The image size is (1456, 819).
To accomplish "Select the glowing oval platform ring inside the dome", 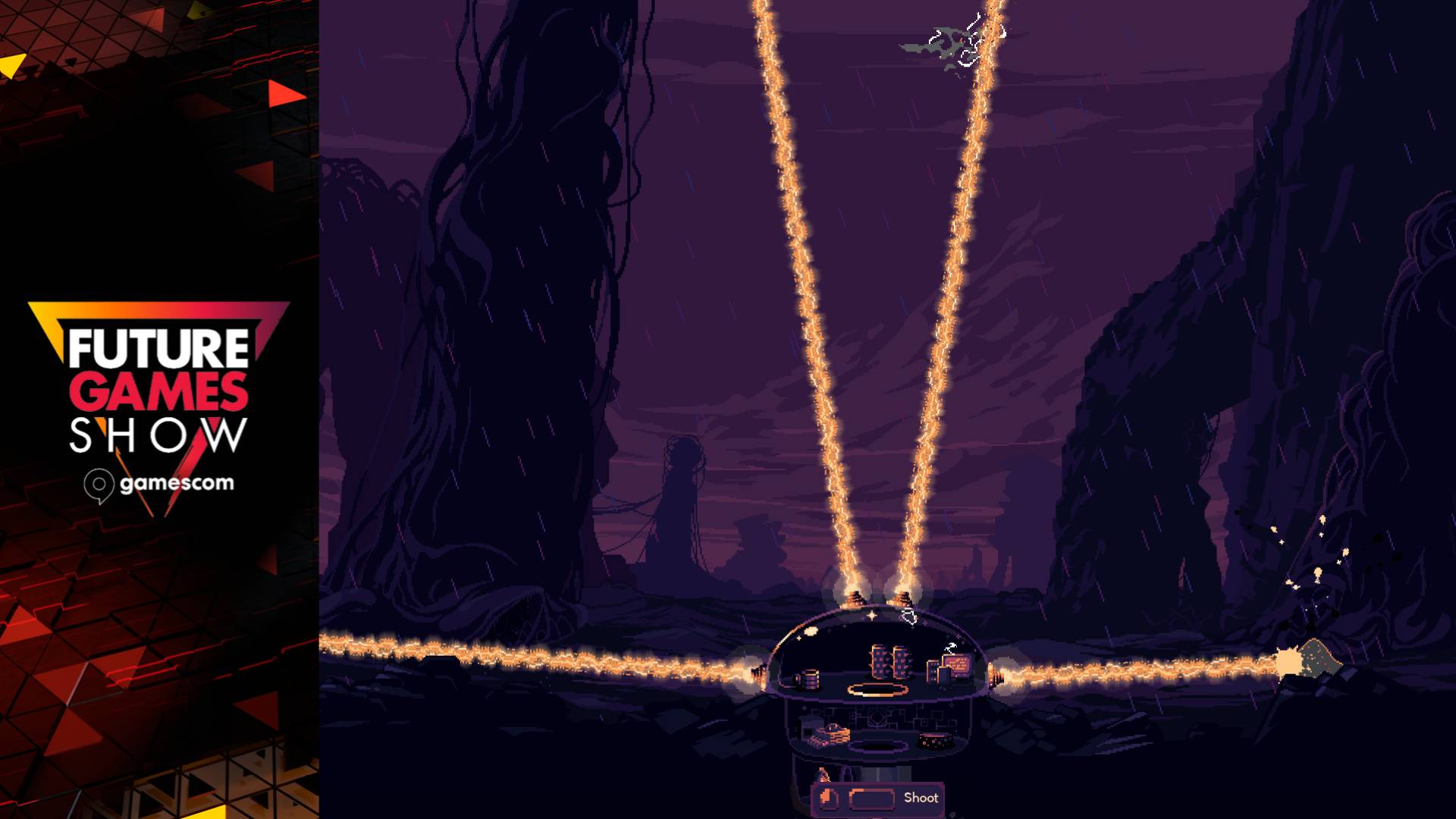I will point(877,689).
